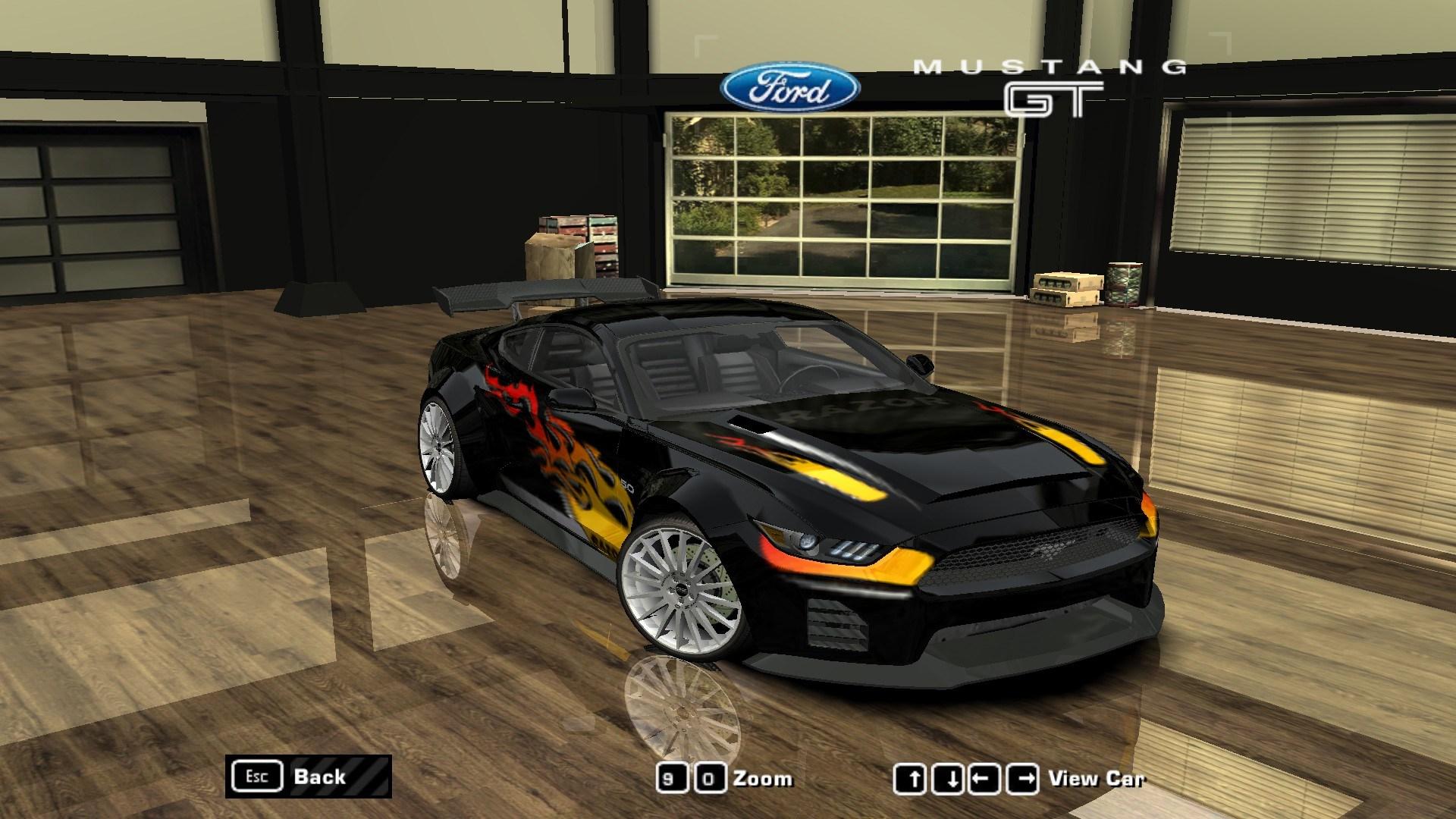Click the Esc key icon

point(258,775)
